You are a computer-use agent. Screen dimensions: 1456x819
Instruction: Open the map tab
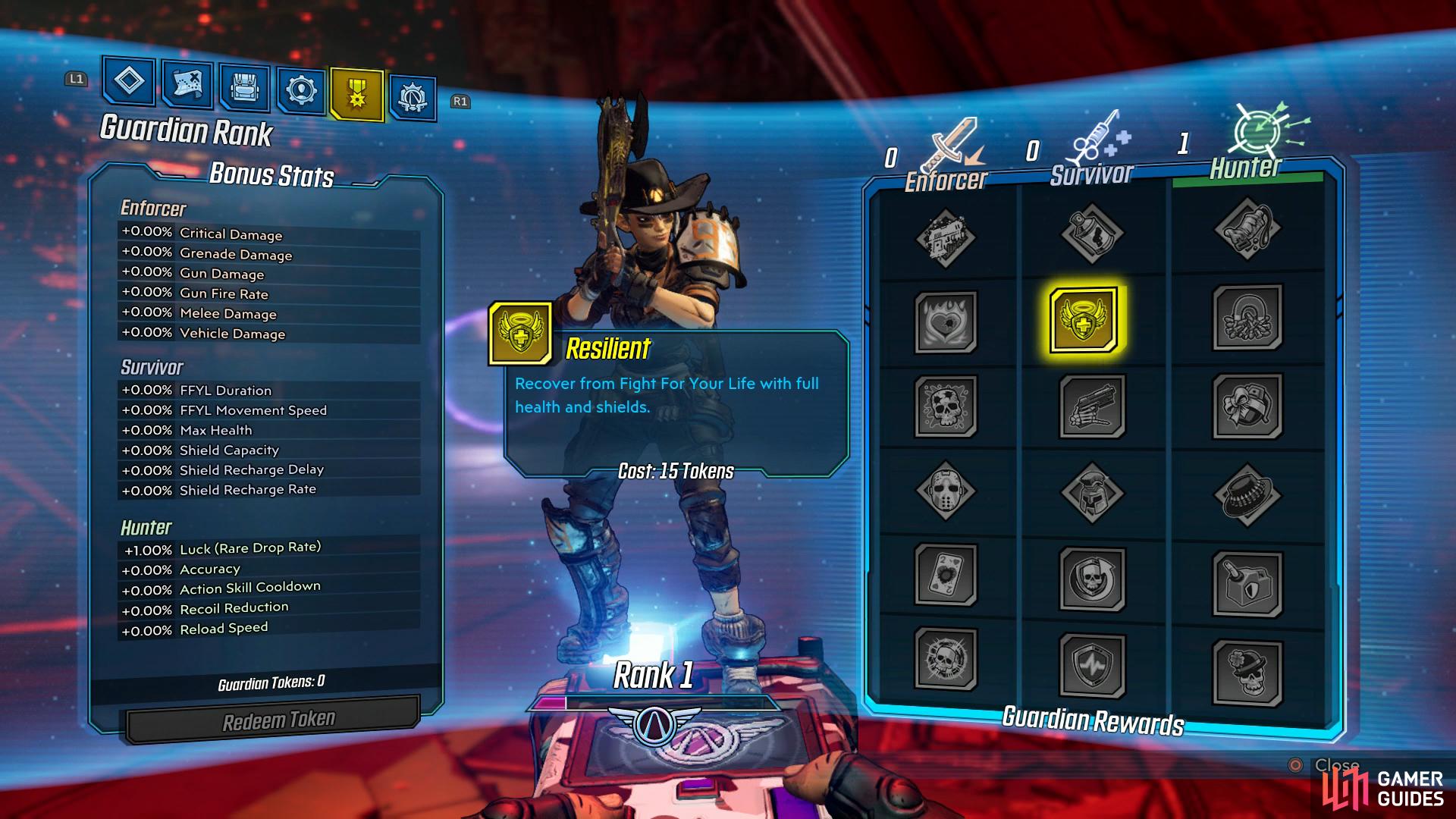187,83
